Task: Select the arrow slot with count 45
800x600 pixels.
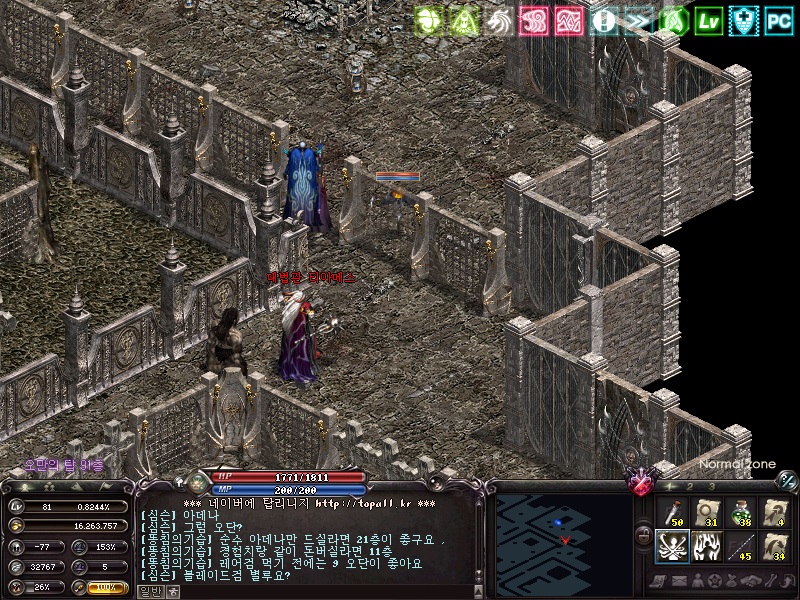Action: [741, 547]
